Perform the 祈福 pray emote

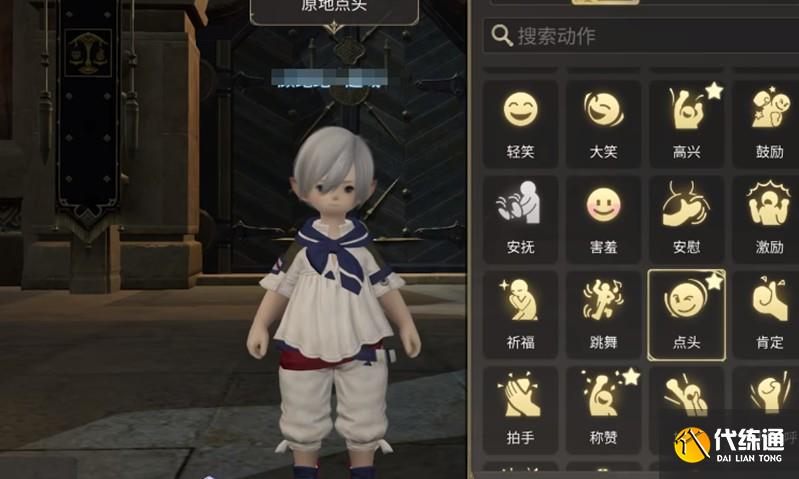(520, 312)
